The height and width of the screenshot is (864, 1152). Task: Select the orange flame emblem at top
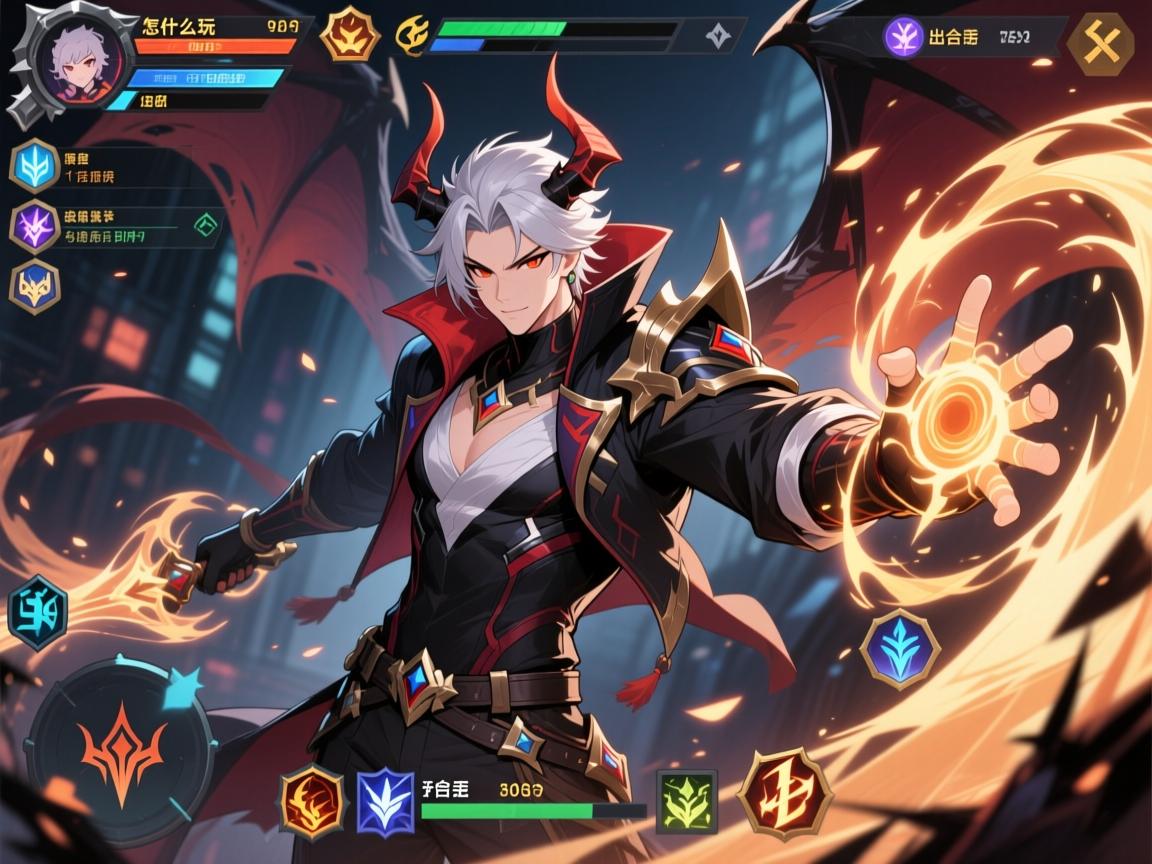tap(351, 34)
